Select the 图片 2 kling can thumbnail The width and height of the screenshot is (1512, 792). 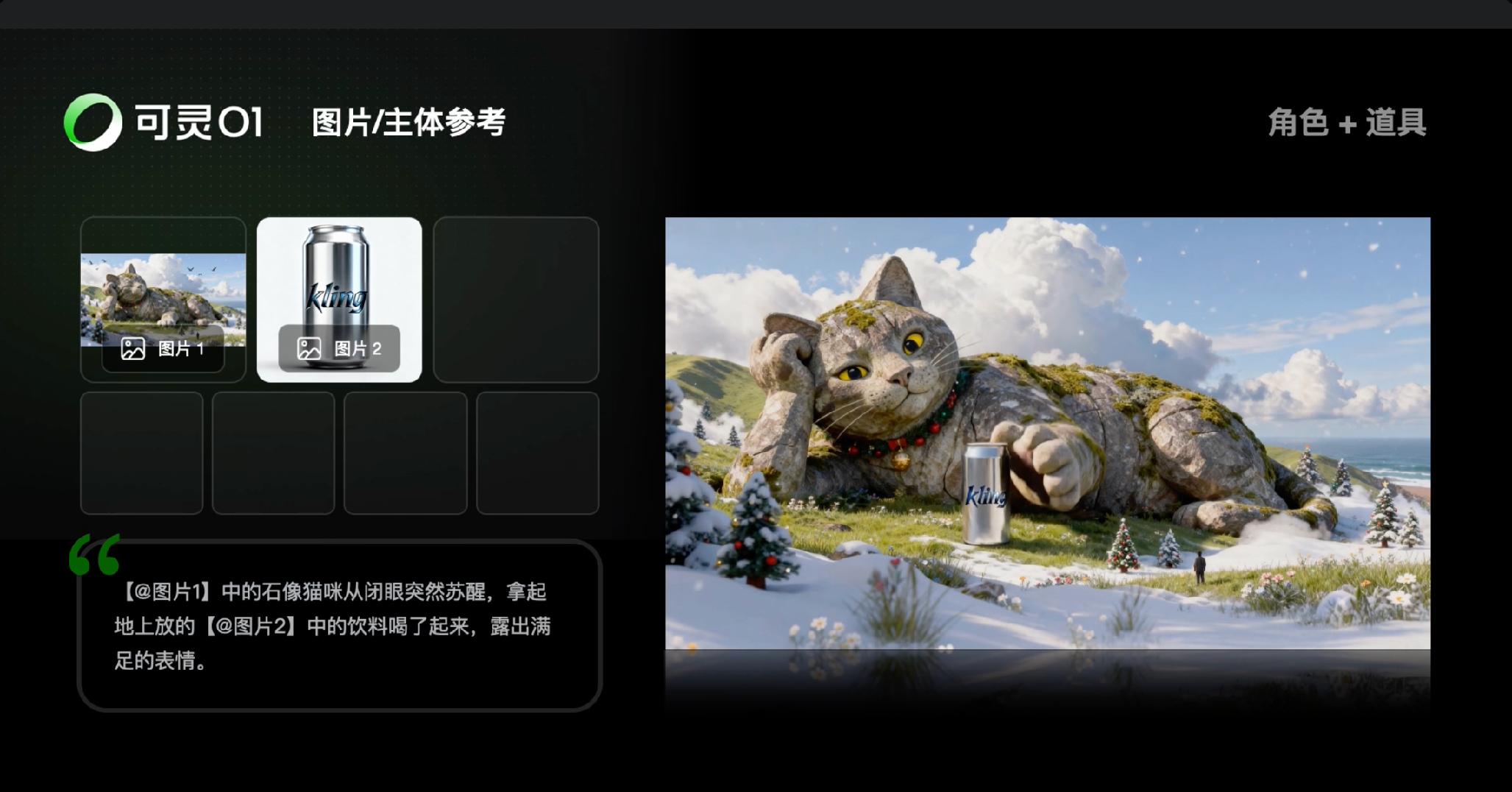[339, 299]
